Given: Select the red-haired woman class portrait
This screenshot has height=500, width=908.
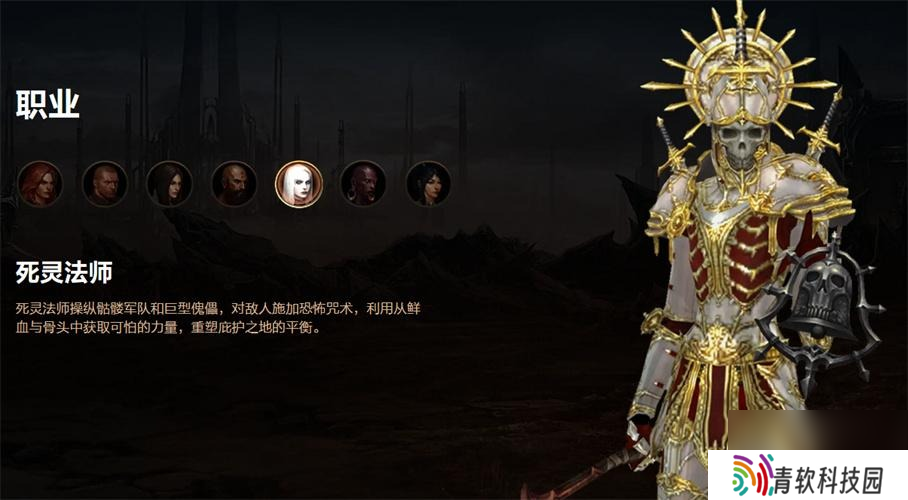Looking at the screenshot, I should [x=40, y=184].
